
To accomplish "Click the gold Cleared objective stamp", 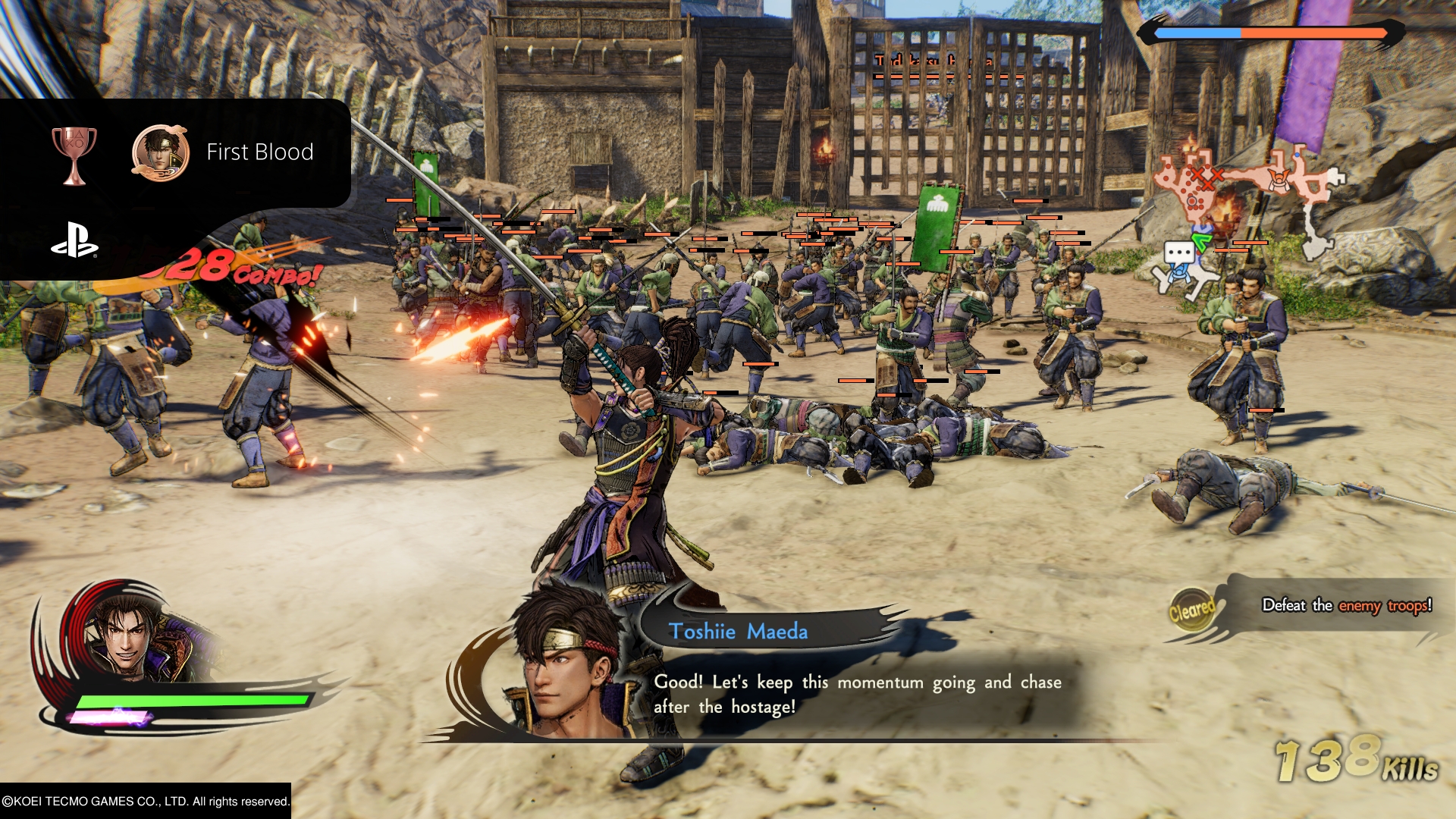I will (x=1191, y=609).
